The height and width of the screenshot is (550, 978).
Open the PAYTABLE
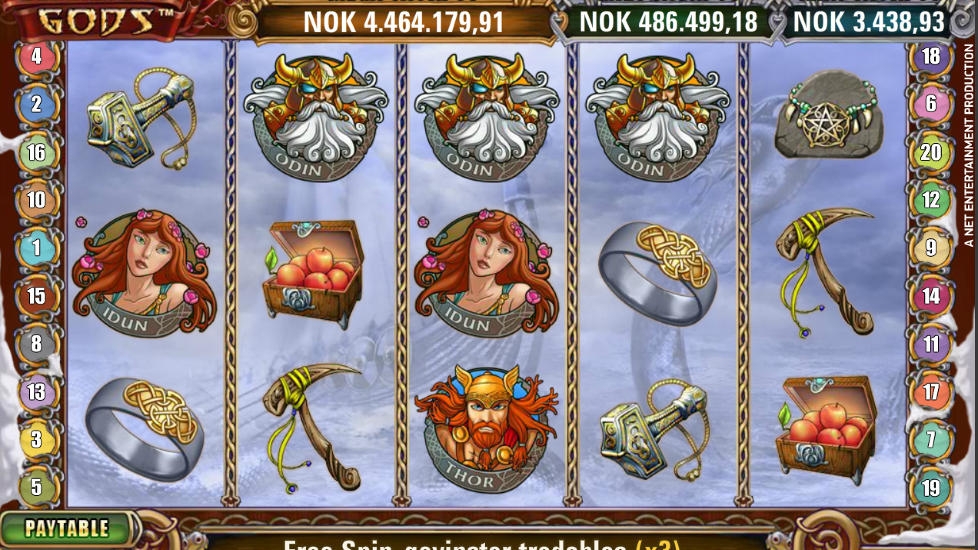coord(66,528)
